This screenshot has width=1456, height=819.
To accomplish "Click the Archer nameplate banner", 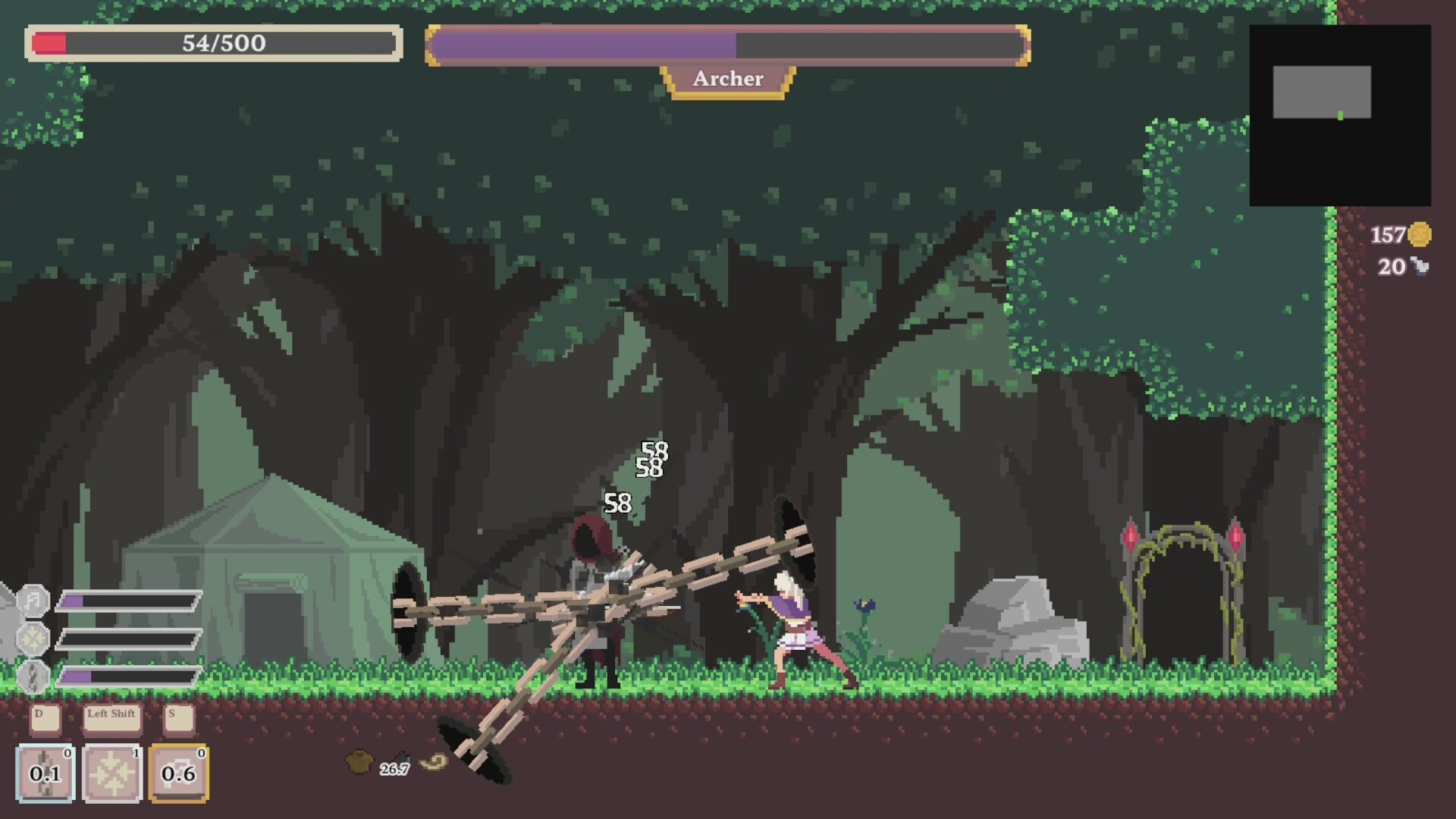I will click(727, 79).
